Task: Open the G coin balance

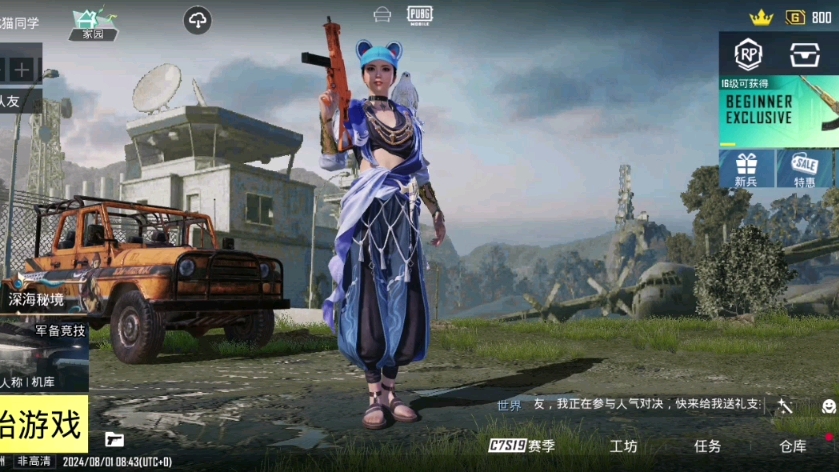Action: [808, 17]
